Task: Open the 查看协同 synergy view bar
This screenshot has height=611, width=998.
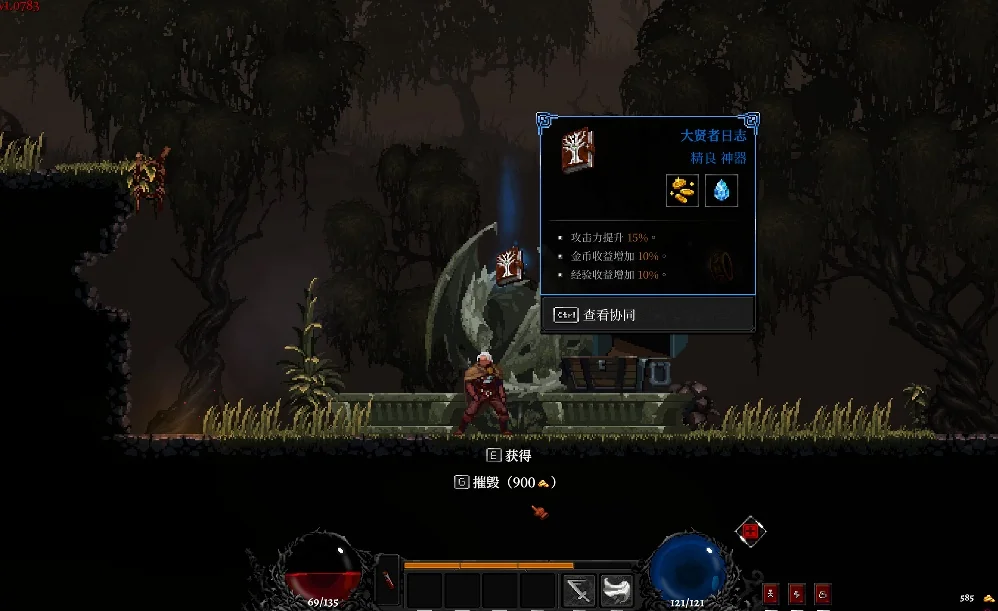Action: tap(647, 315)
